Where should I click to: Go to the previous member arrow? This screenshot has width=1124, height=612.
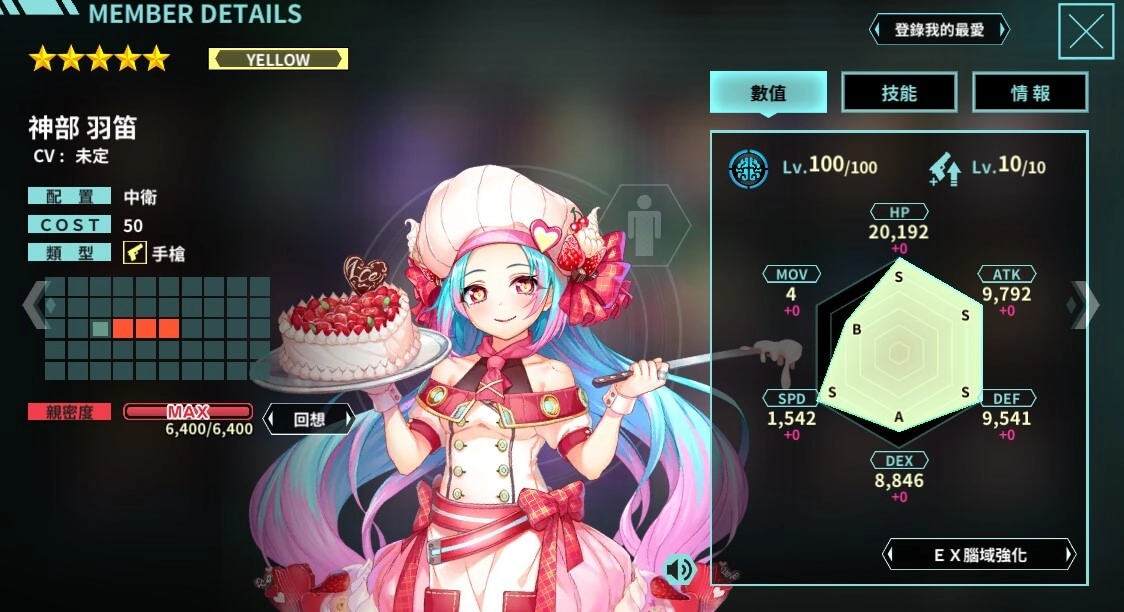tap(34, 304)
